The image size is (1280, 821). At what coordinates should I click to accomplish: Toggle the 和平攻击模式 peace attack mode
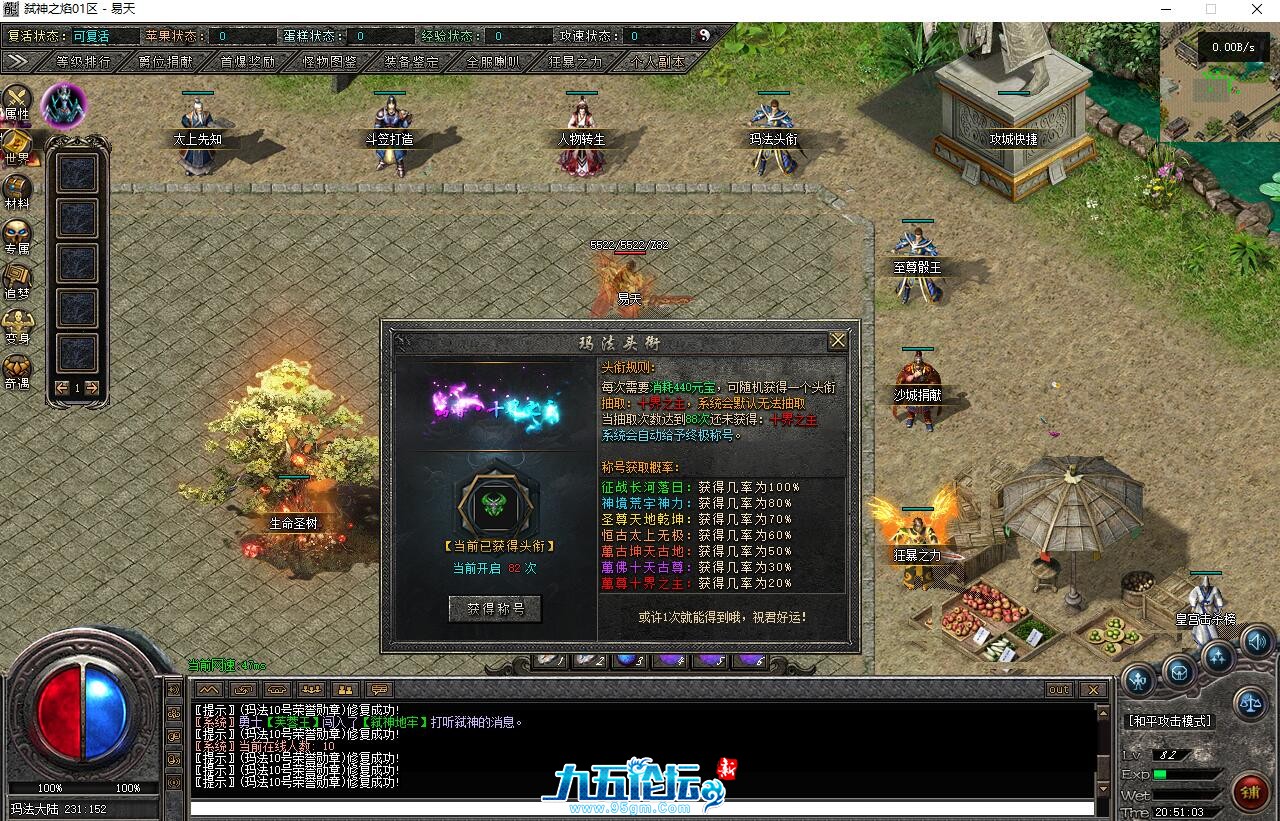[1170, 719]
